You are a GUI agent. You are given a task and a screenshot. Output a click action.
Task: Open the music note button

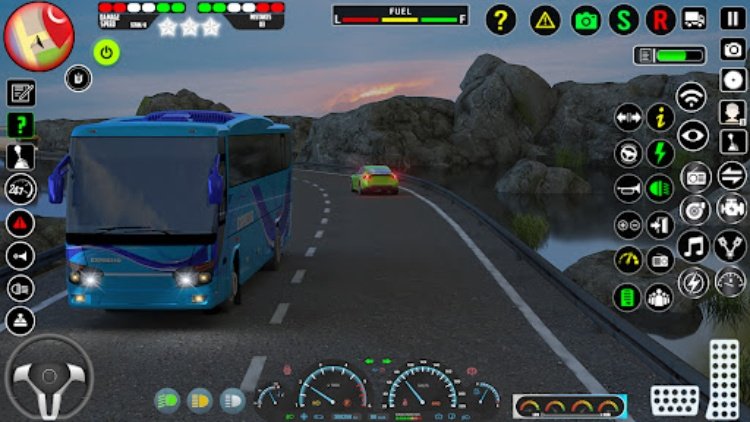coord(692,246)
